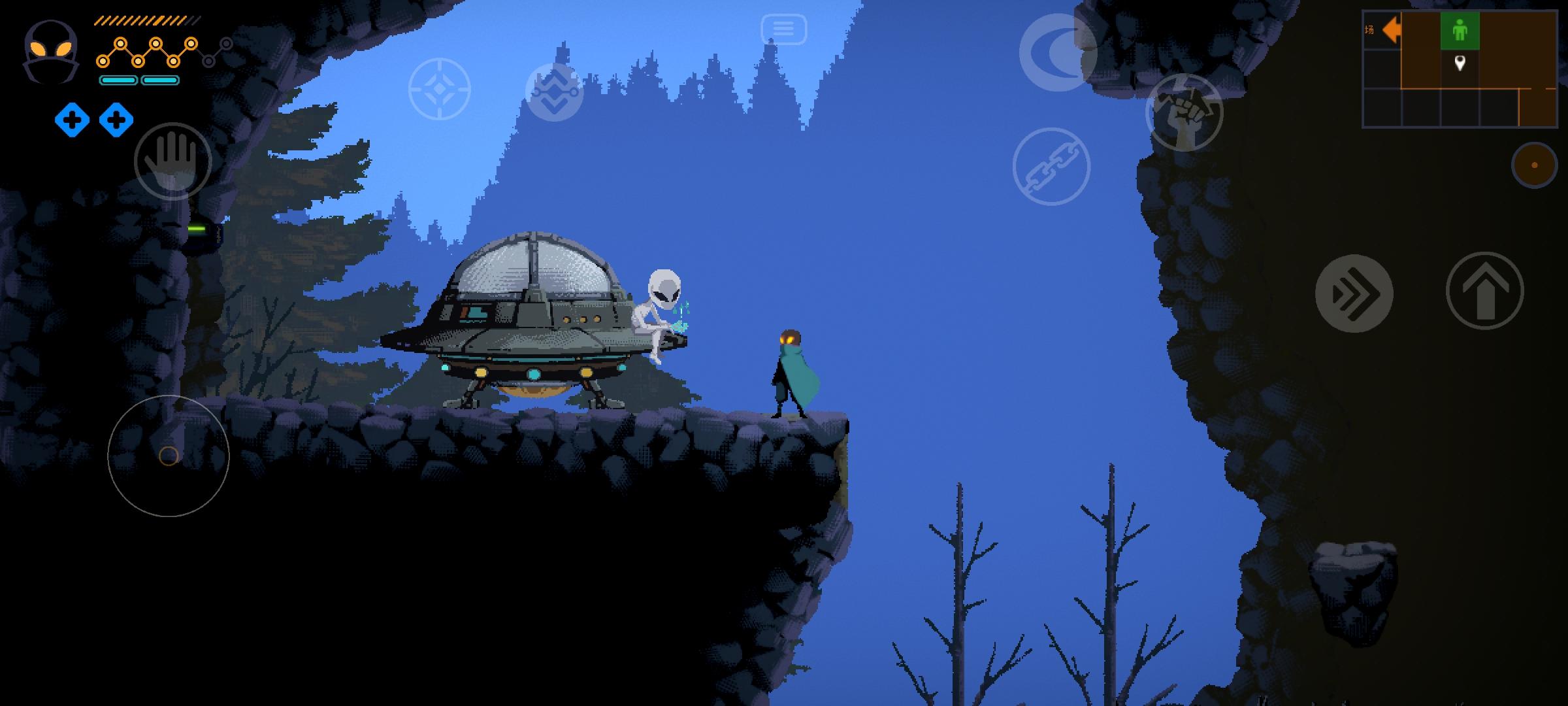The width and height of the screenshot is (1568, 706).
Task: Dash with the double-arrow button
Action: (1354, 294)
